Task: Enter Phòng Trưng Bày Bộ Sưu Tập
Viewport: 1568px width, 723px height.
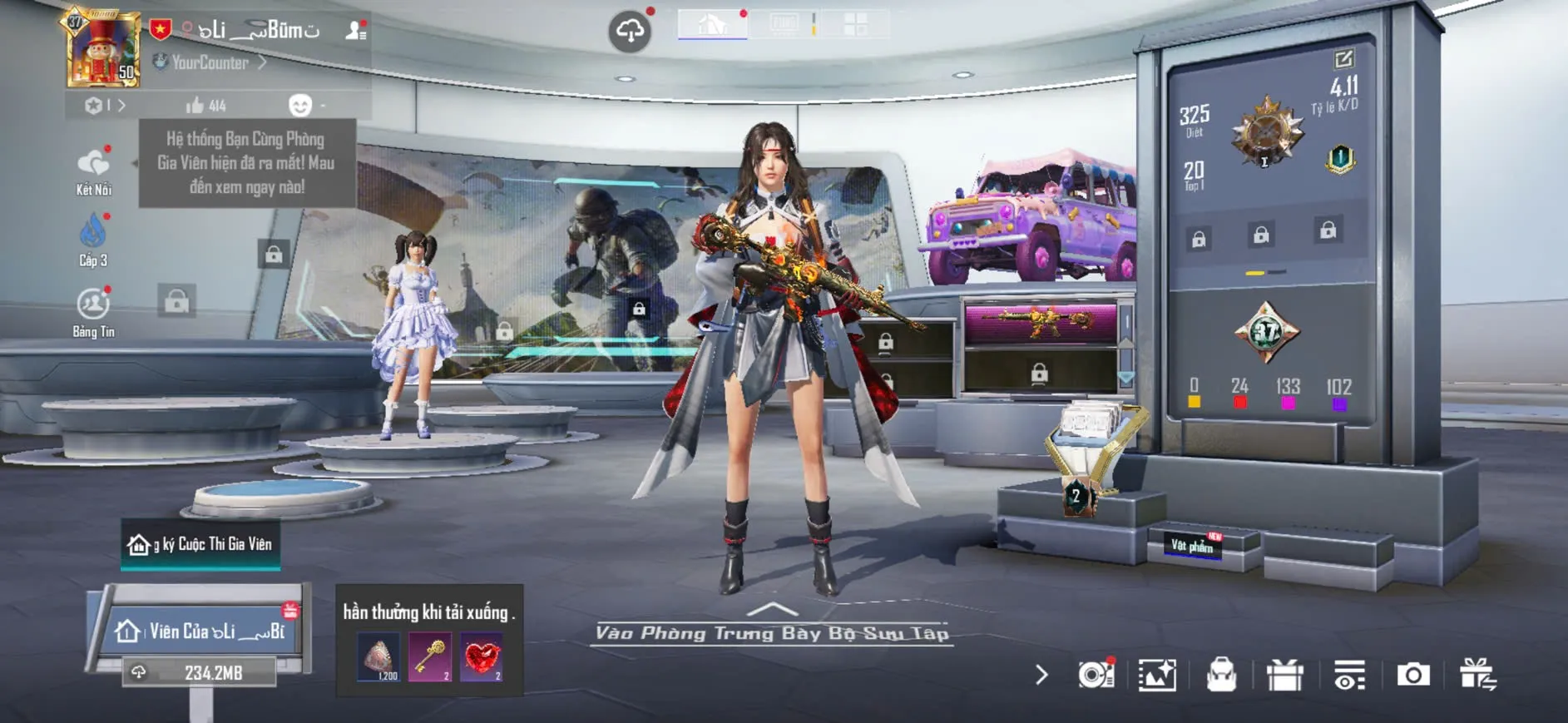Action: (772, 631)
